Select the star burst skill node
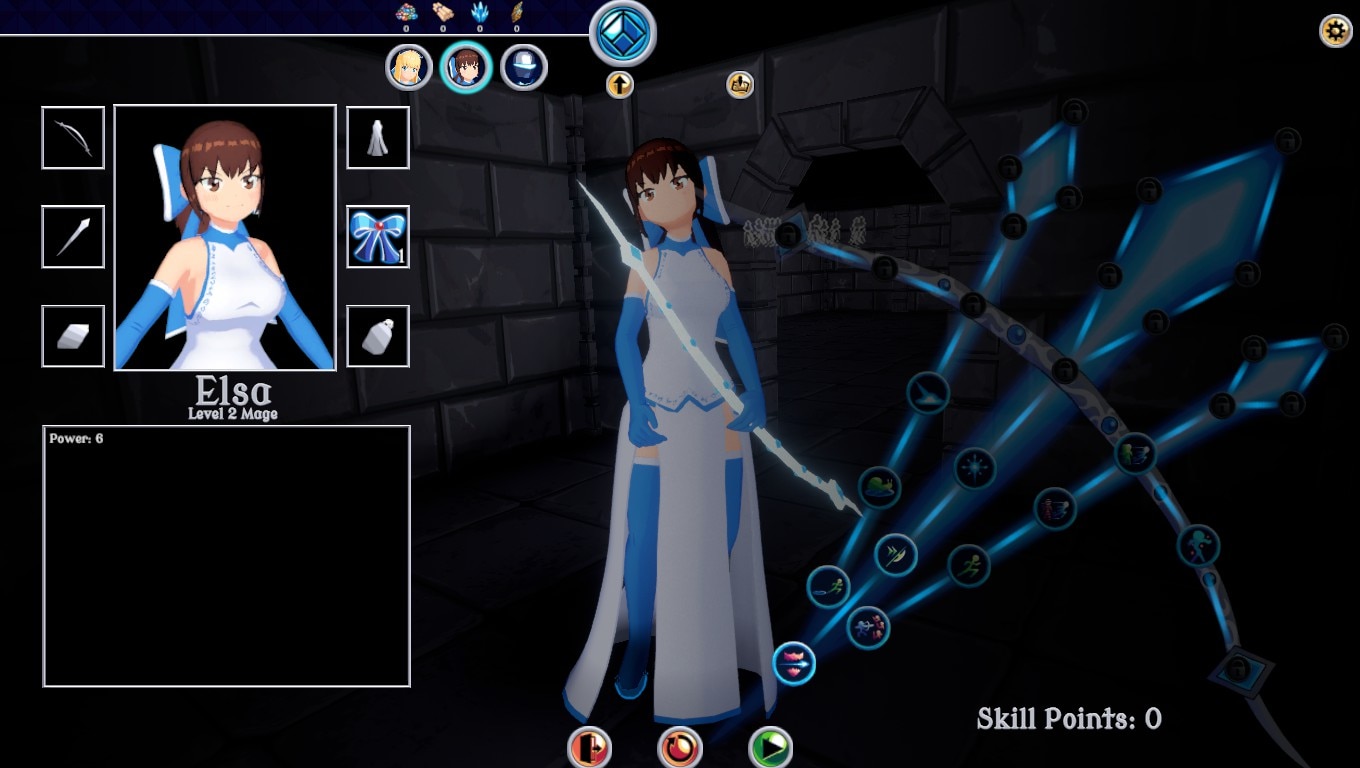Screen dimensions: 1360x768 [x=974, y=467]
